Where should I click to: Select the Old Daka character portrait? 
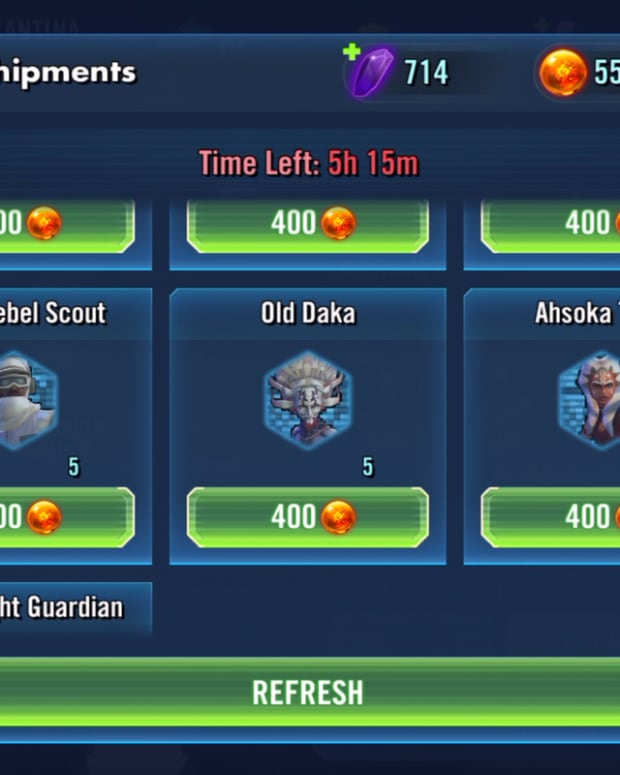(x=308, y=400)
